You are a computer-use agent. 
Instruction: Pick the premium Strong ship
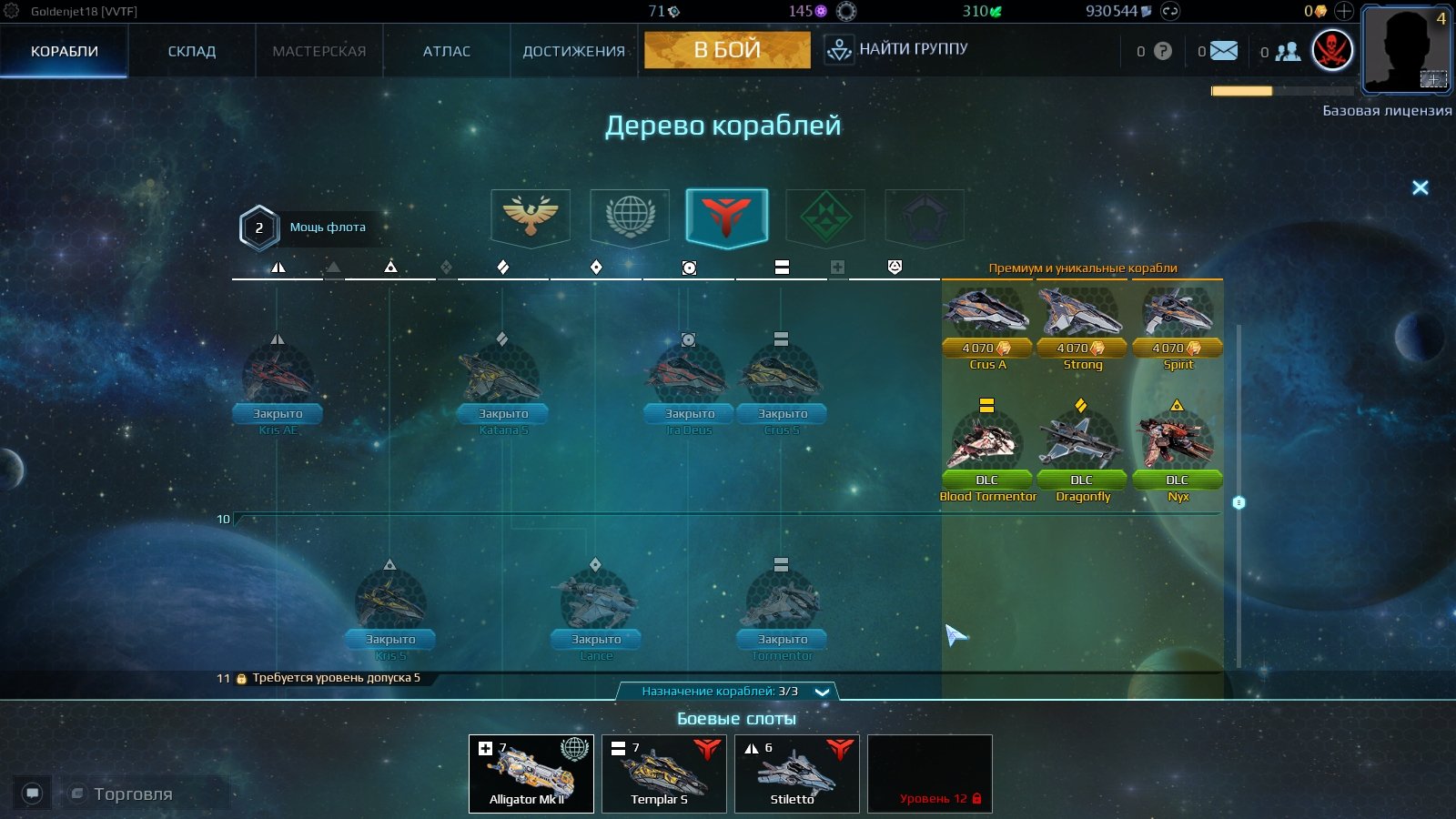coord(1082,314)
